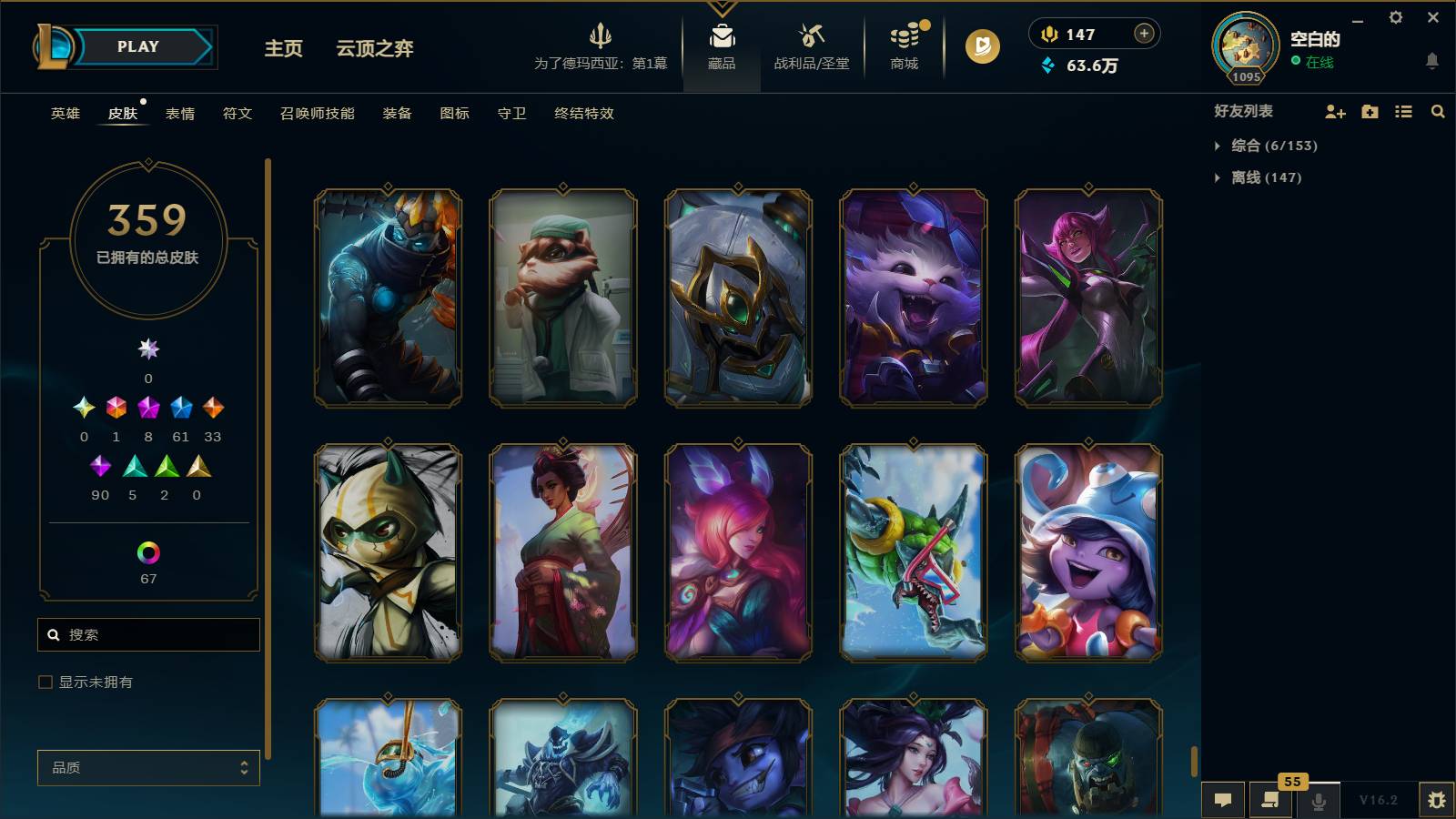Open the 品质 quality dropdown
Image resolution: width=1456 pixels, height=819 pixels.
(x=147, y=768)
